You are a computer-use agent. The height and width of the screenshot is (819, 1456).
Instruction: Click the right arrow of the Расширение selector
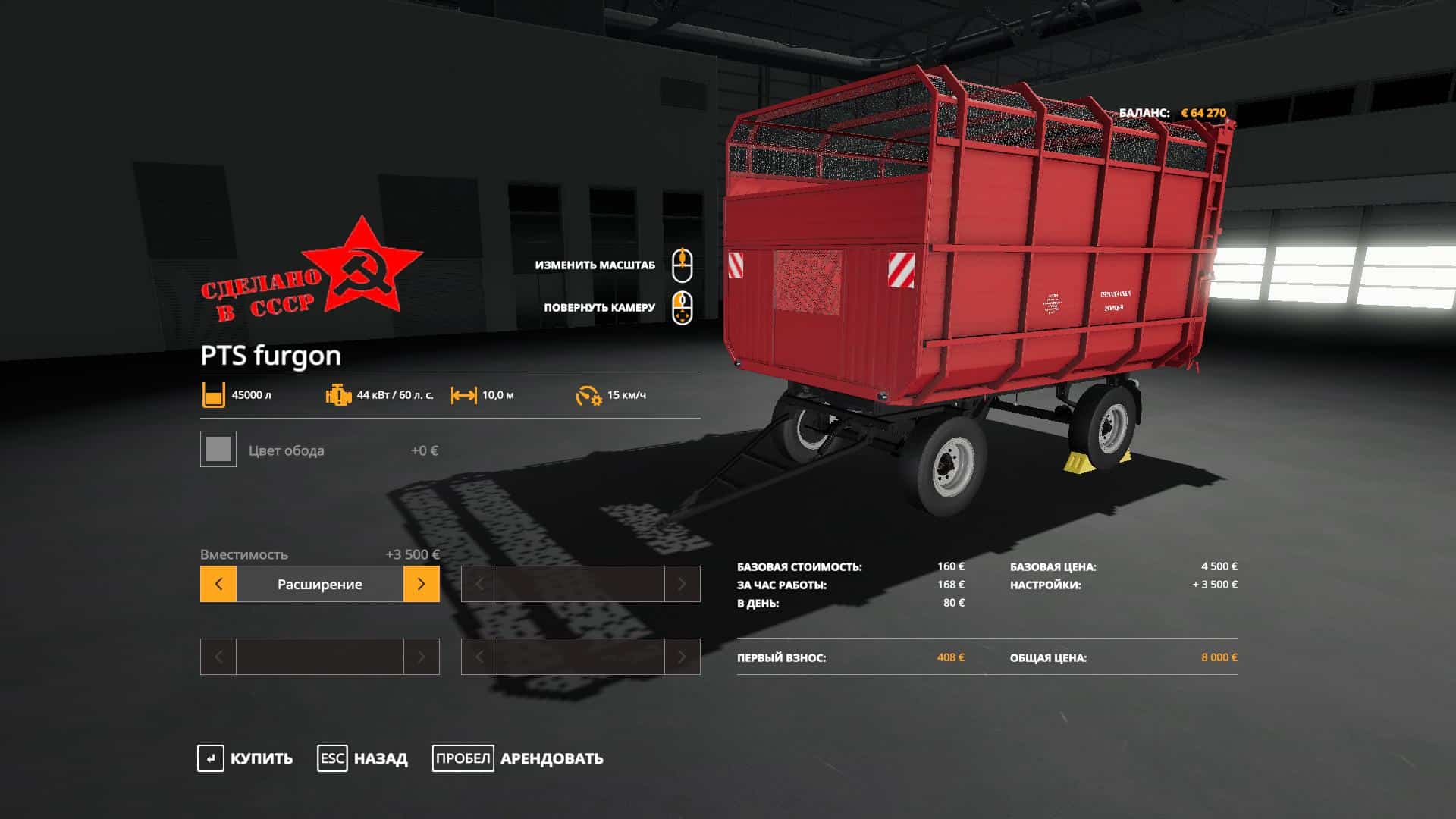click(422, 584)
